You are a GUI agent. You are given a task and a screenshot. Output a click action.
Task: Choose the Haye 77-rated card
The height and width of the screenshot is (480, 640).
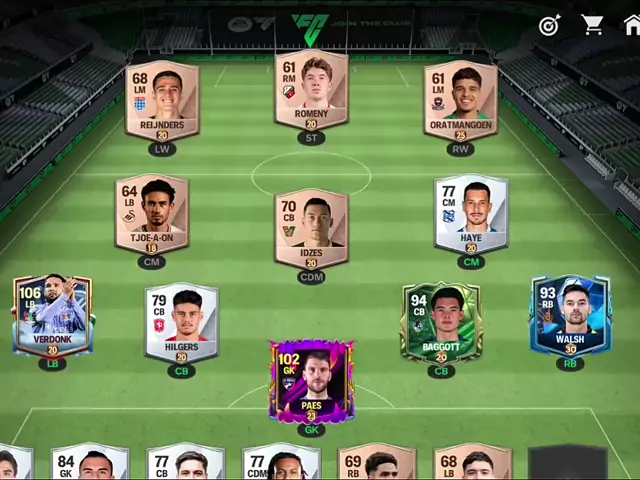pos(471,213)
